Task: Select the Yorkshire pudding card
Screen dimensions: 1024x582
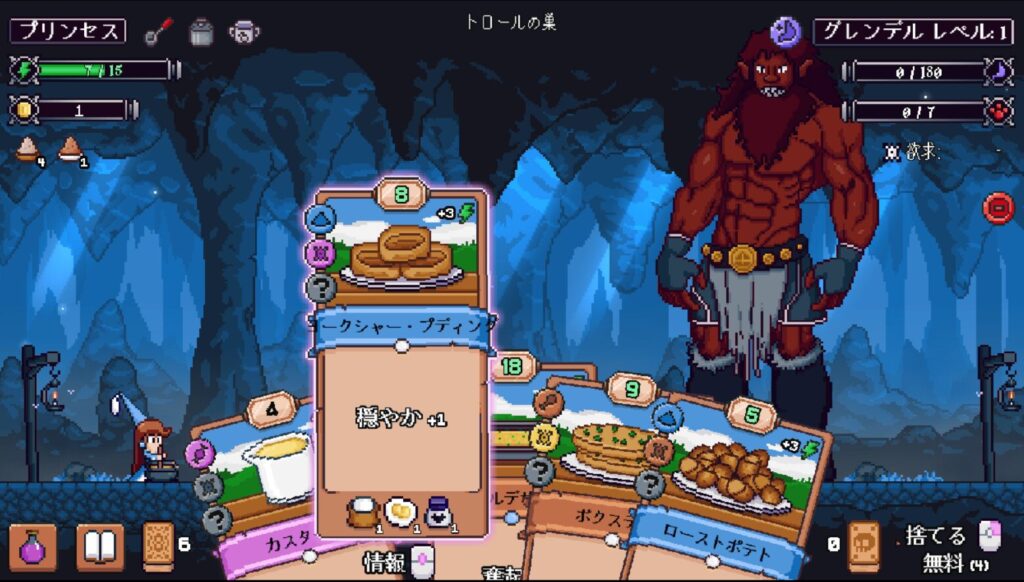Action: click(402, 400)
